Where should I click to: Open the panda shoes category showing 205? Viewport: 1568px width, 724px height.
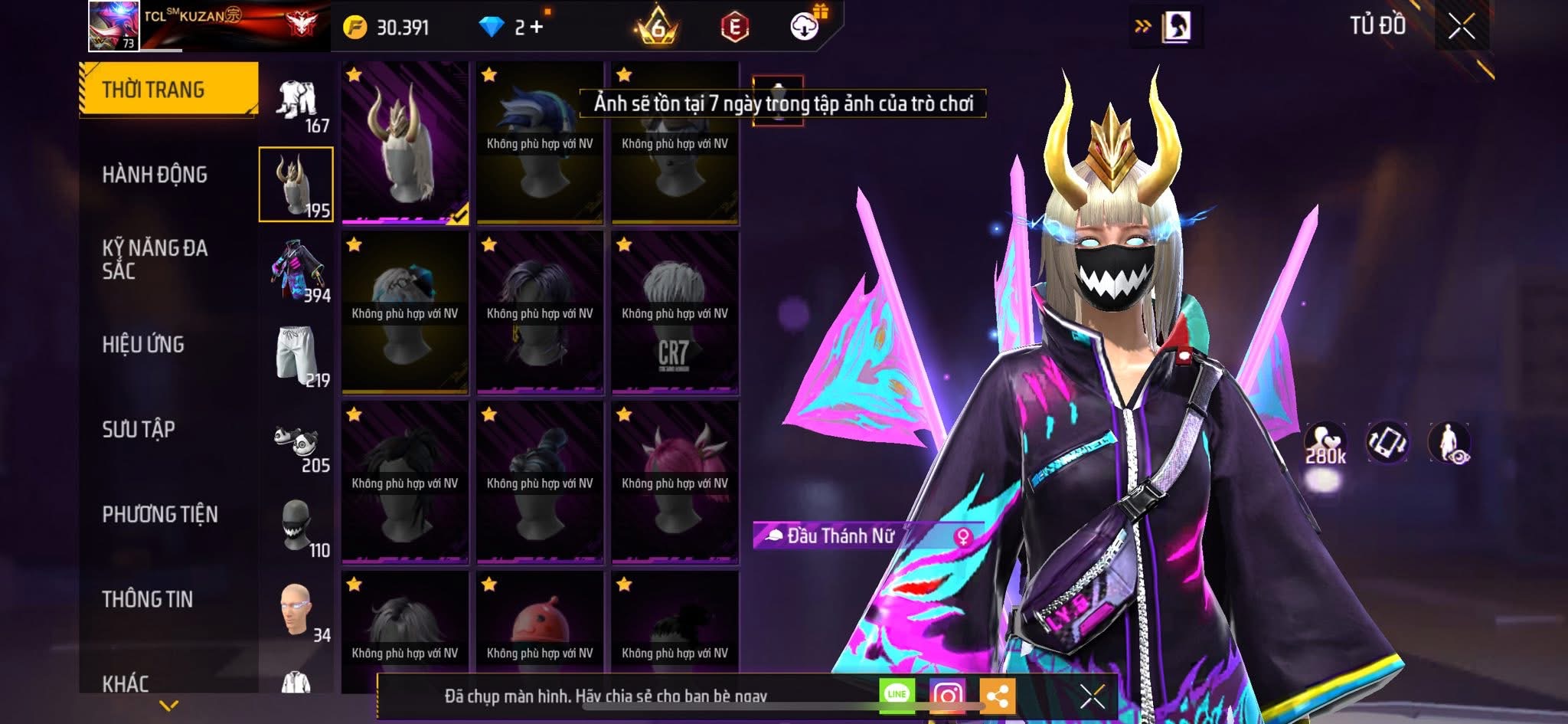pyautogui.click(x=297, y=443)
